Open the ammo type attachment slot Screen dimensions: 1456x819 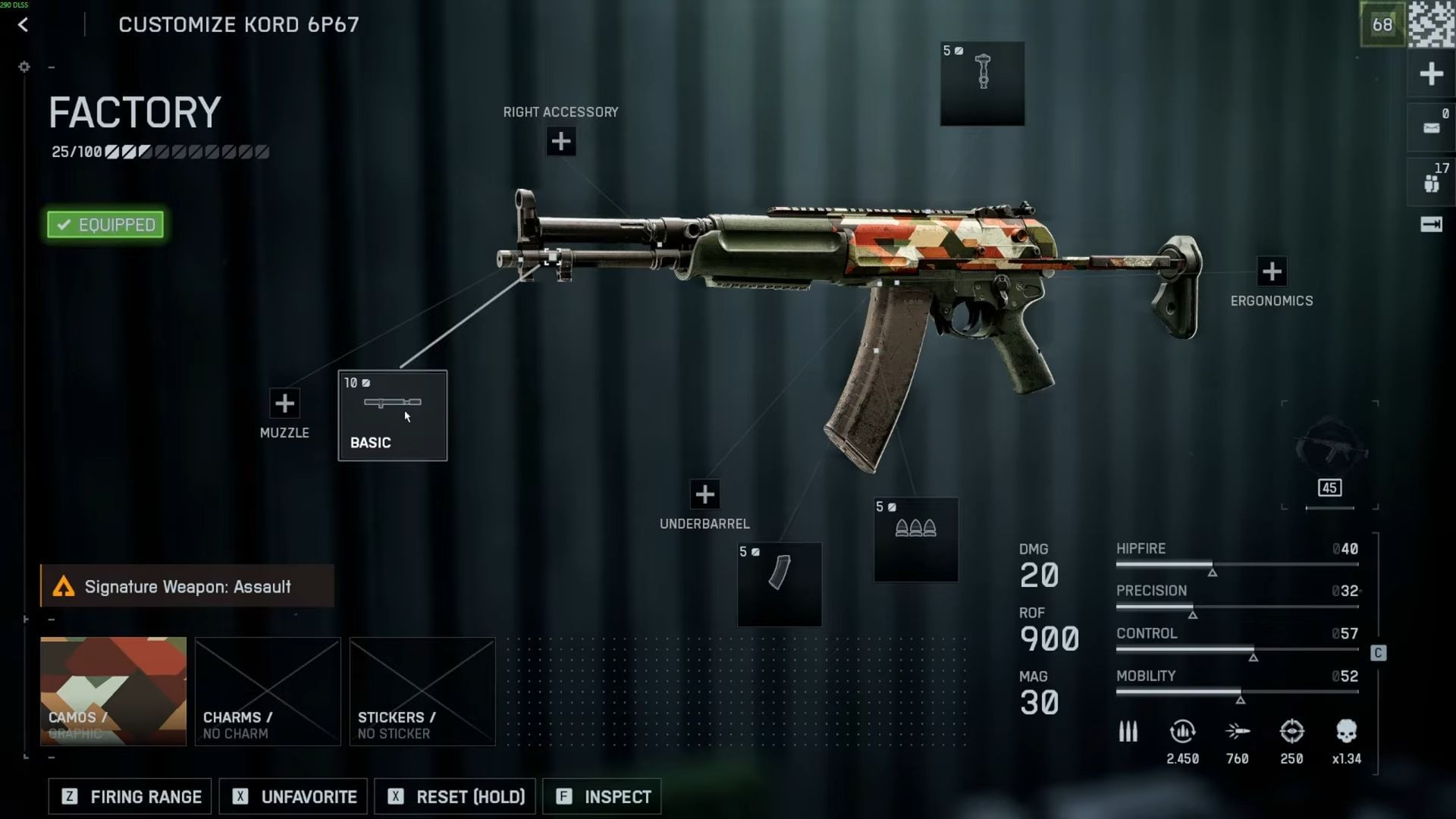coord(916,540)
